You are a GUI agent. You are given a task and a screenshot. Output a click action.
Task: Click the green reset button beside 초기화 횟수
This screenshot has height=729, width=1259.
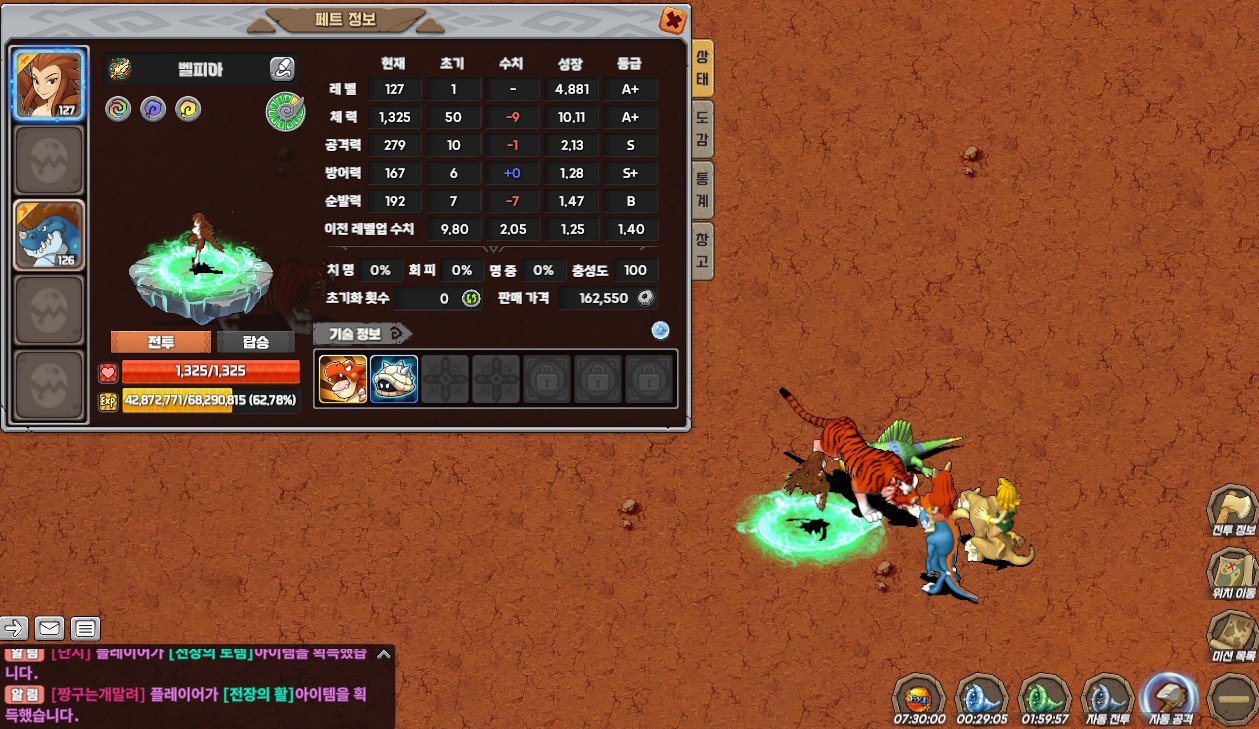[471, 298]
